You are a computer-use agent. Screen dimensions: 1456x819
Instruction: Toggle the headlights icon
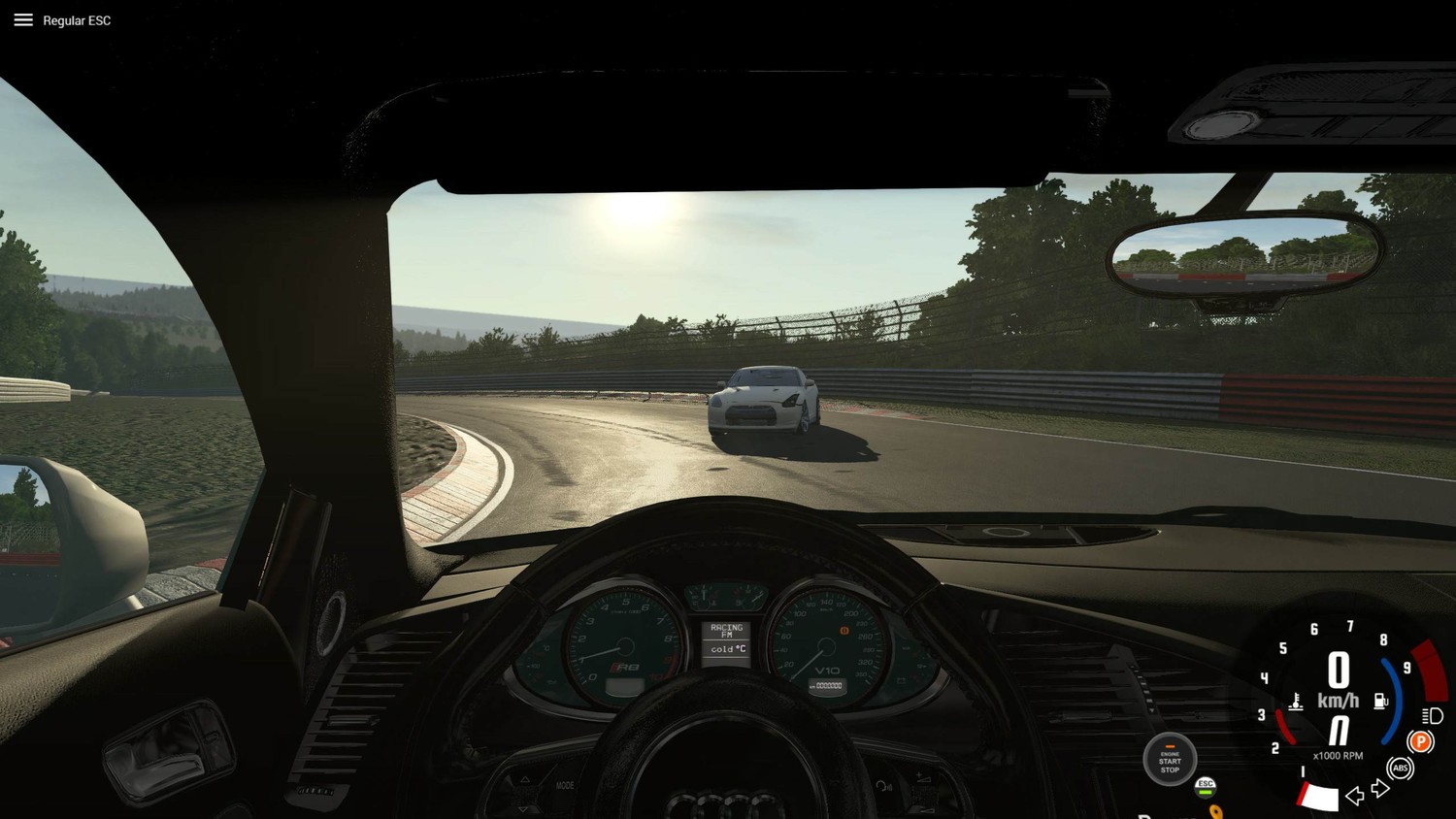[x=1433, y=716]
